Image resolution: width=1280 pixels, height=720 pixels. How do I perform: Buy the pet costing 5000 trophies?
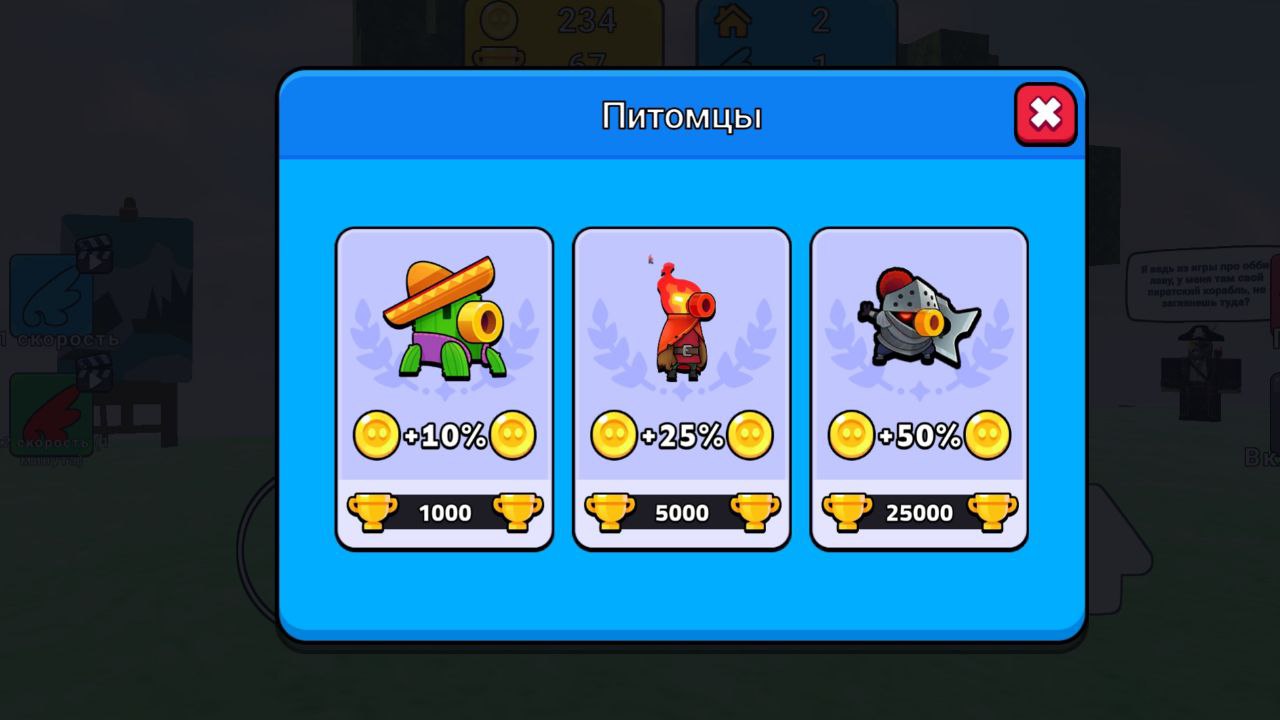681,512
